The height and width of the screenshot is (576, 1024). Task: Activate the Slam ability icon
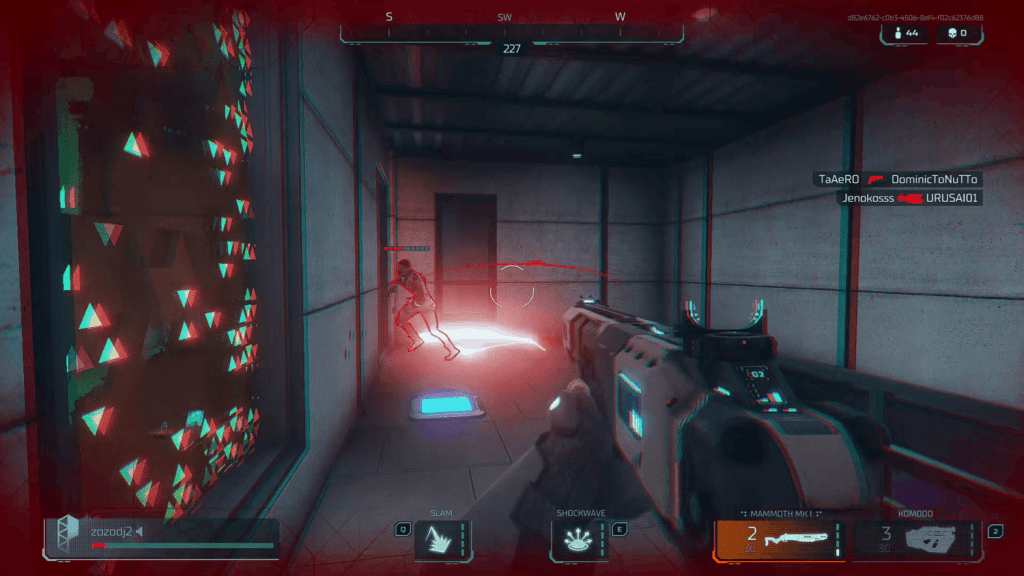441,540
